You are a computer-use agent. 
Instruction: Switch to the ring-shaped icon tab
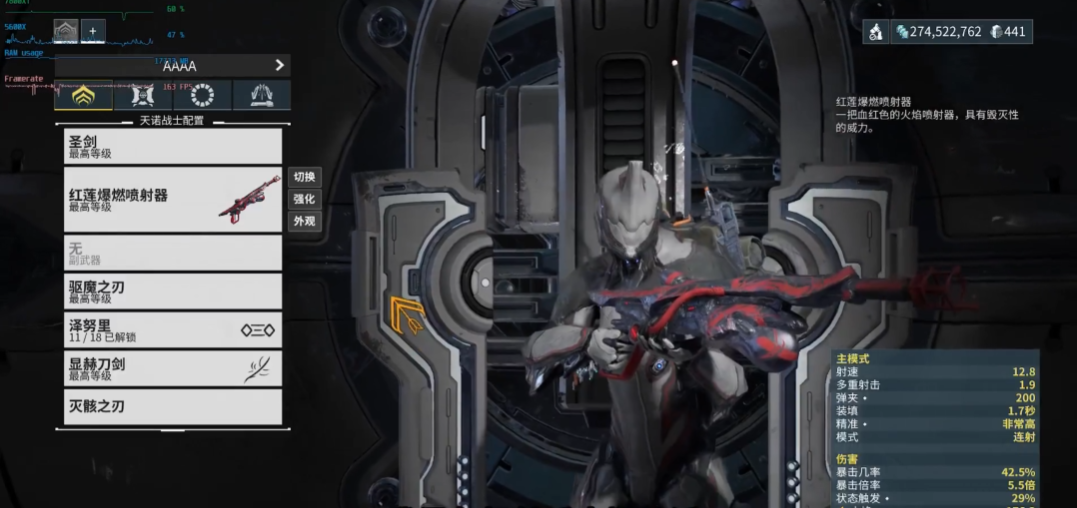pyautogui.click(x=201, y=96)
